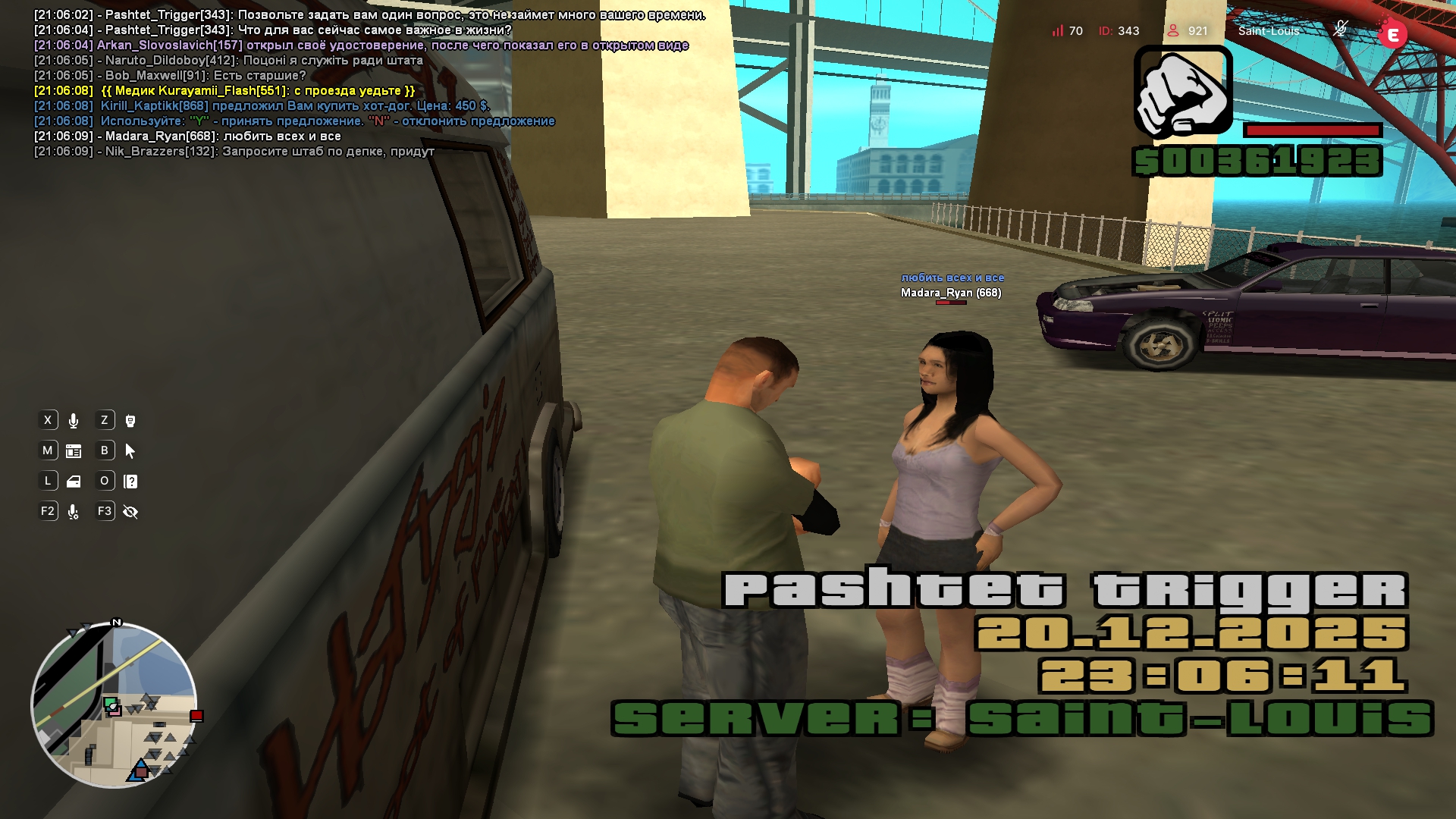Click the circular minimap
Viewport: 1456px width, 819px height.
tap(114, 705)
